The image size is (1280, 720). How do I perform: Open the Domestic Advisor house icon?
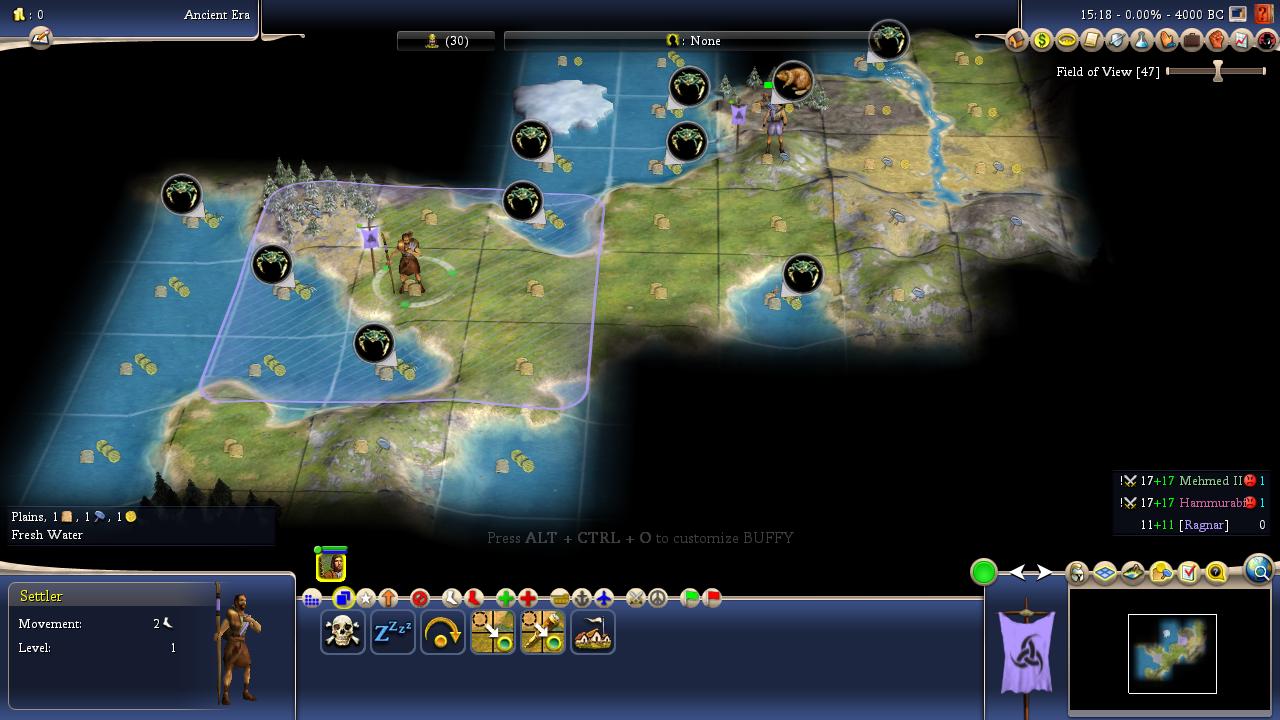1017,41
